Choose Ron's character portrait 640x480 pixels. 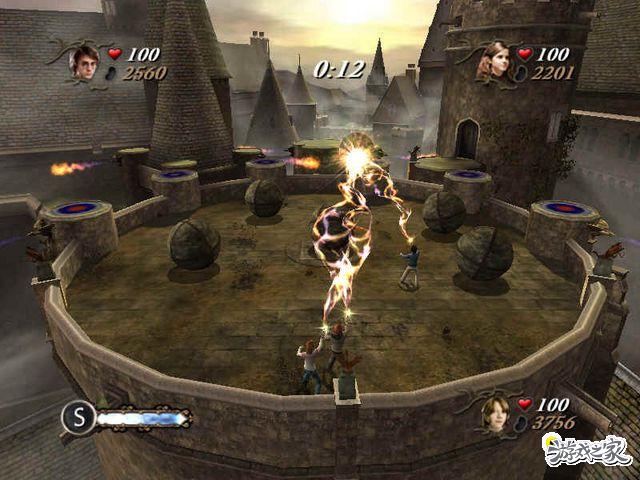496,413
